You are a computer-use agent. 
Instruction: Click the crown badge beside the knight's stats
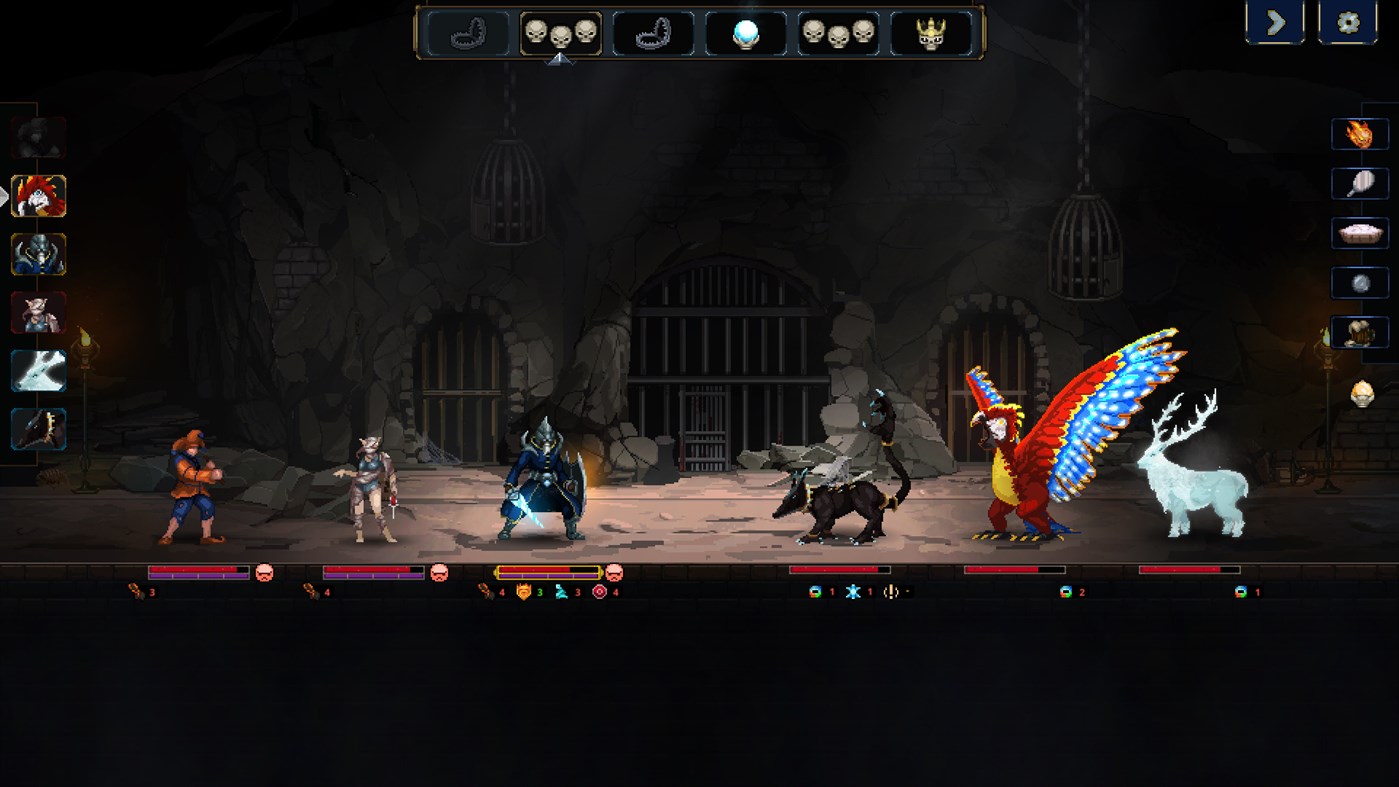click(x=523, y=592)
